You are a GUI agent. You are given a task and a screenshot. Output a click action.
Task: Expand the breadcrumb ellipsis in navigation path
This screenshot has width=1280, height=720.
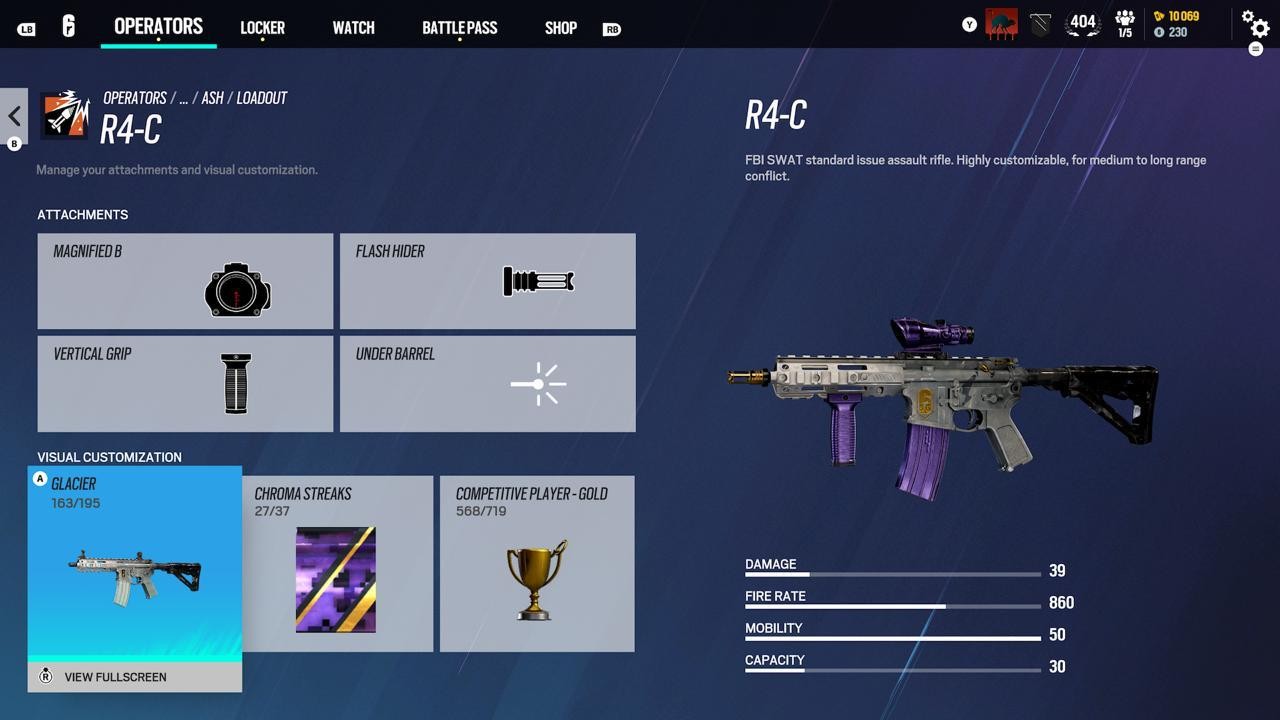tap(183, 98)
